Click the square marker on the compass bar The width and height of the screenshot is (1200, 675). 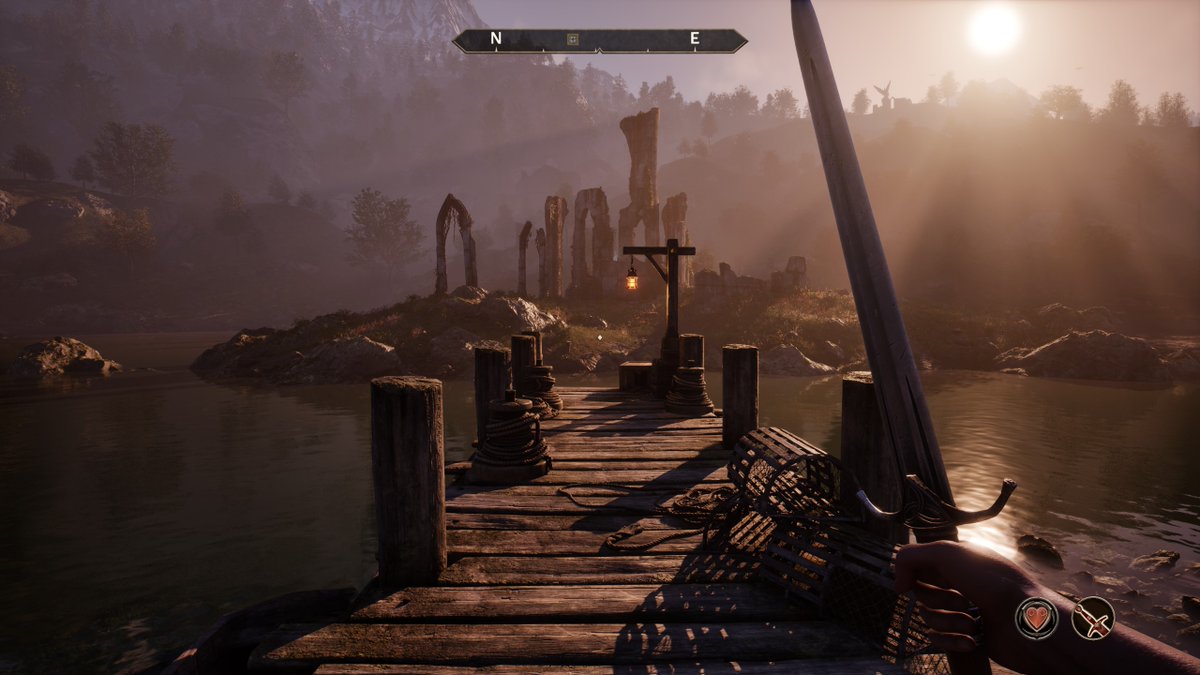coord(572,40)
